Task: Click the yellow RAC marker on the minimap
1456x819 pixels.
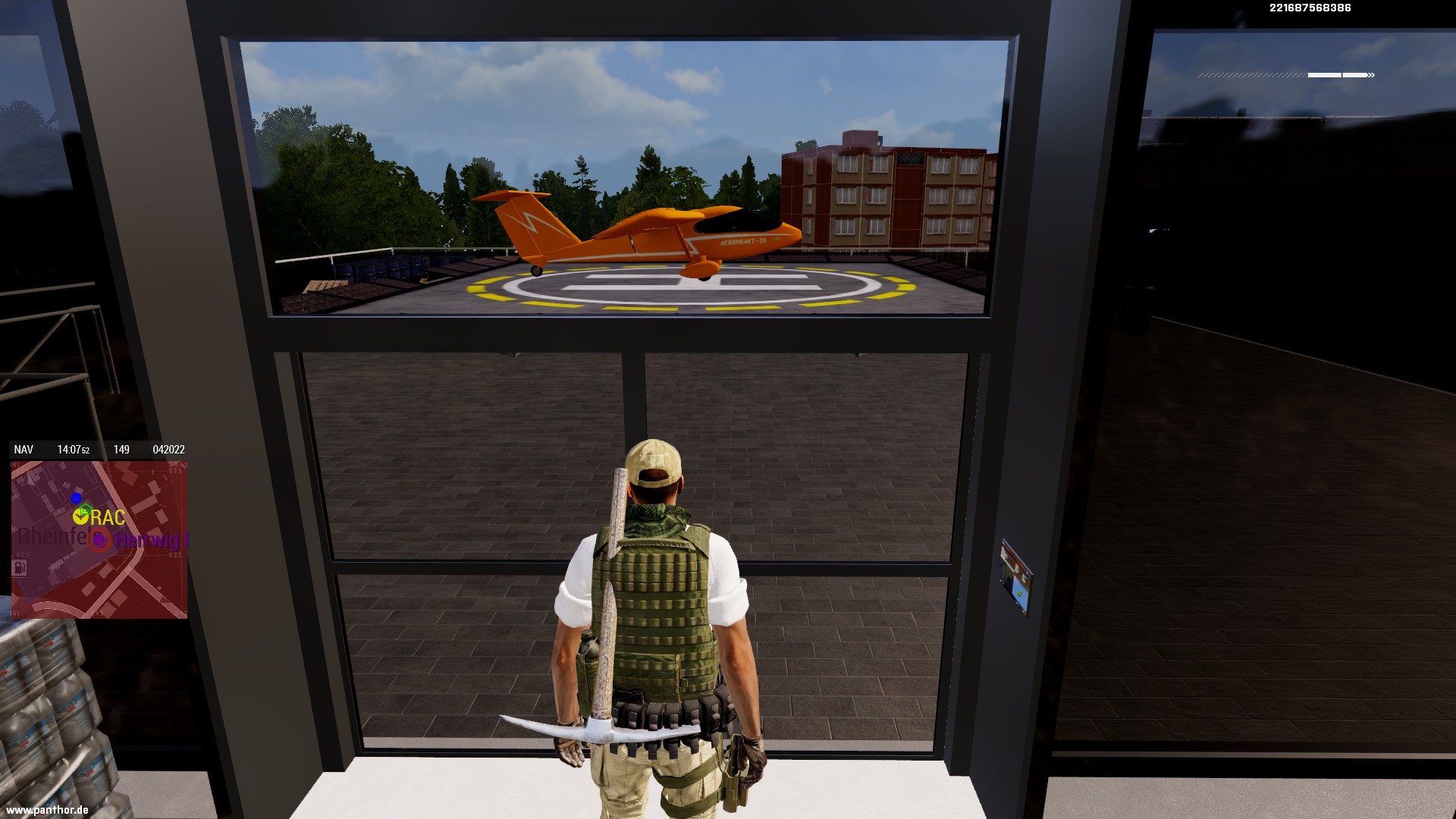Action: point(81,517)
